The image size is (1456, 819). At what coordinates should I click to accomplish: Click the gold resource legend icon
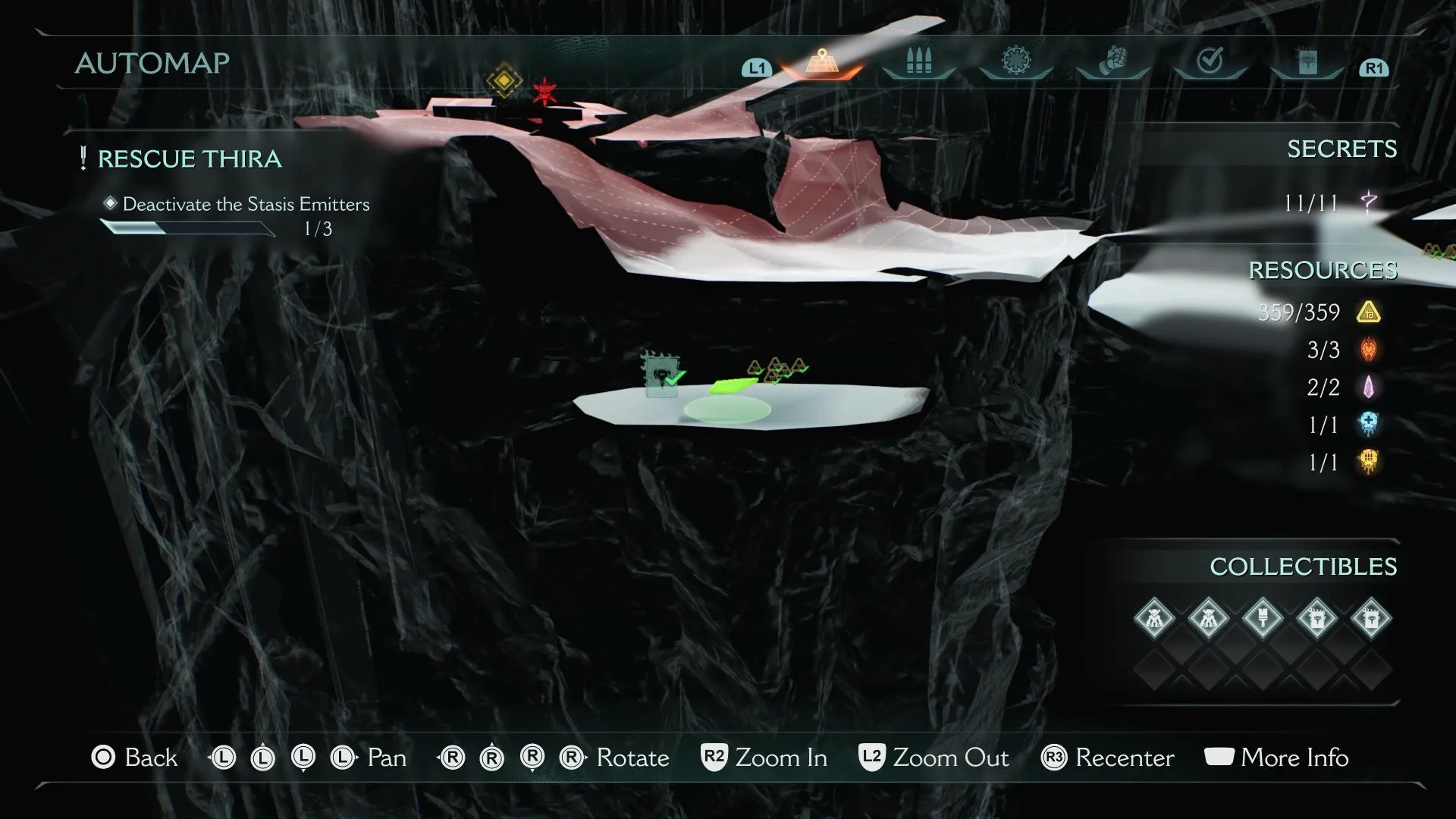pos(1369,312)
